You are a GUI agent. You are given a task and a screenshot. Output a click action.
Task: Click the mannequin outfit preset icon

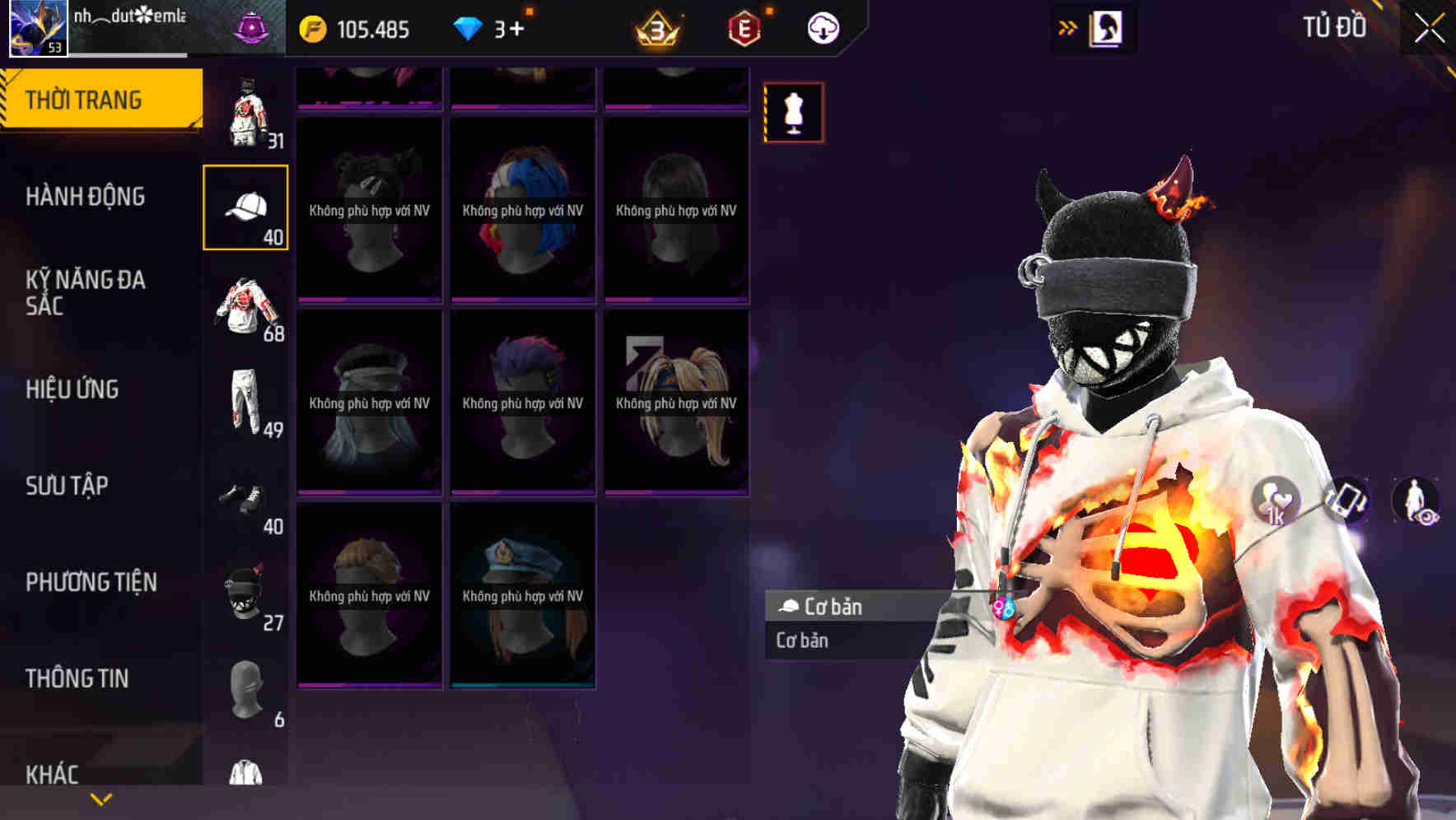793,113
